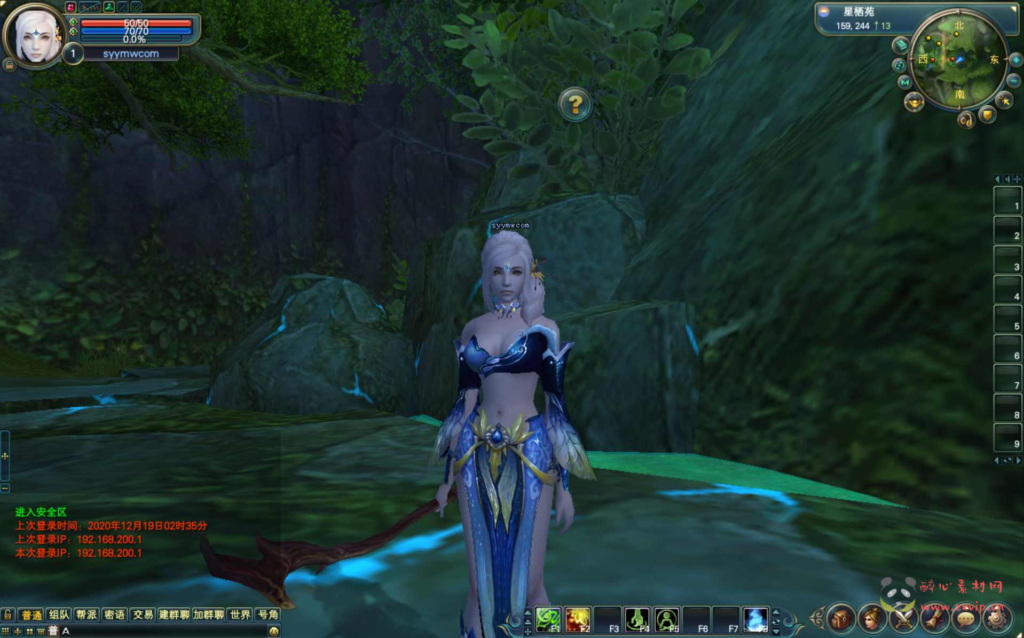Zoom in the minimap with the plus button

[1015, 59]
